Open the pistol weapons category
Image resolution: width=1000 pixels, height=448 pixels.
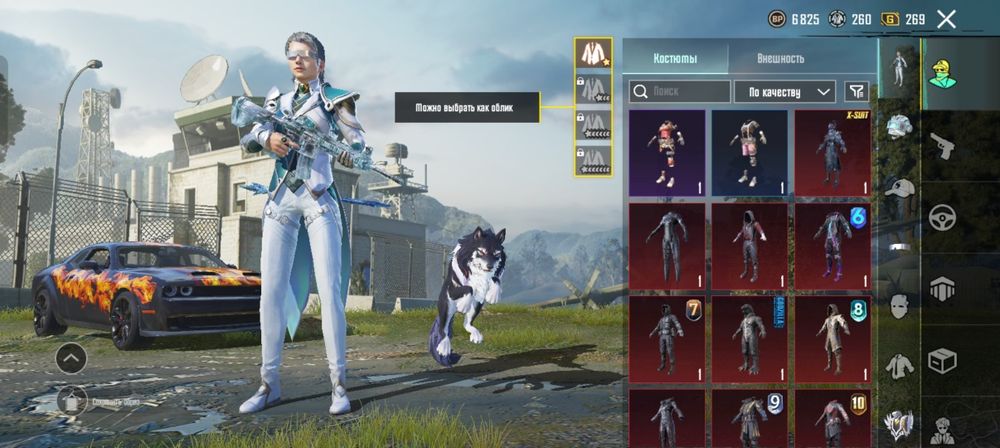click(942, 146)
